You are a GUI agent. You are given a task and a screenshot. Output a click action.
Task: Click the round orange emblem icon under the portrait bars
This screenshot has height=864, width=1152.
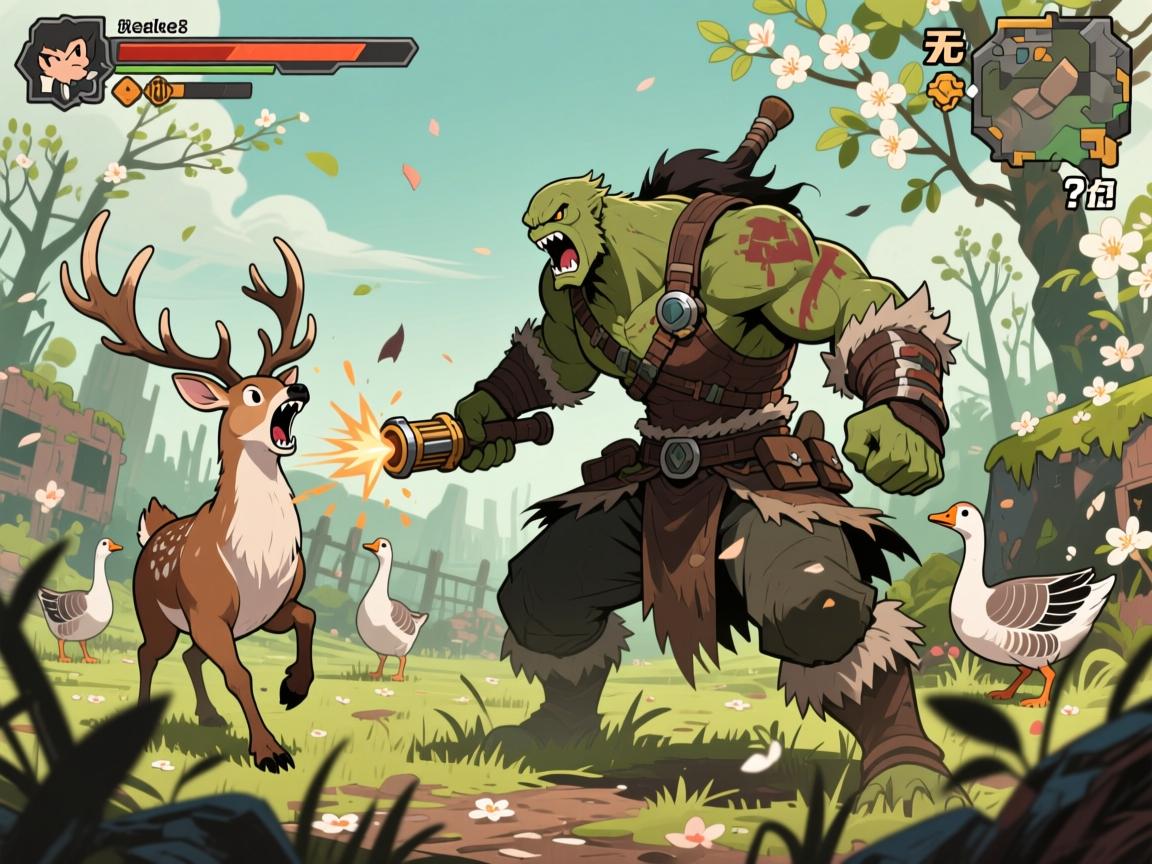click(x=160, y=92)
